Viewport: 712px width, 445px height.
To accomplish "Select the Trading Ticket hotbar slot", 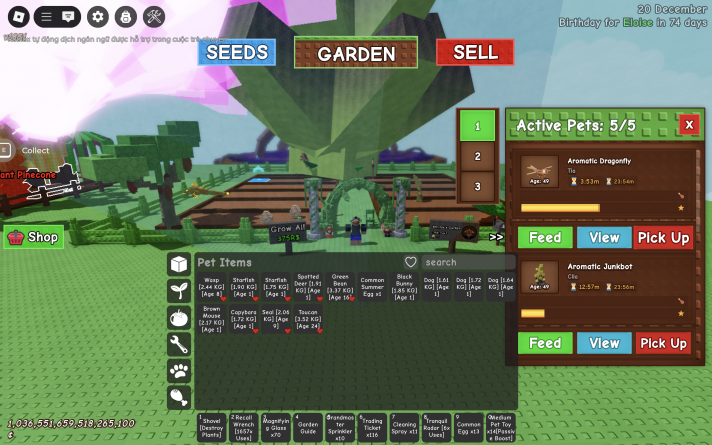I will (372, 427).
